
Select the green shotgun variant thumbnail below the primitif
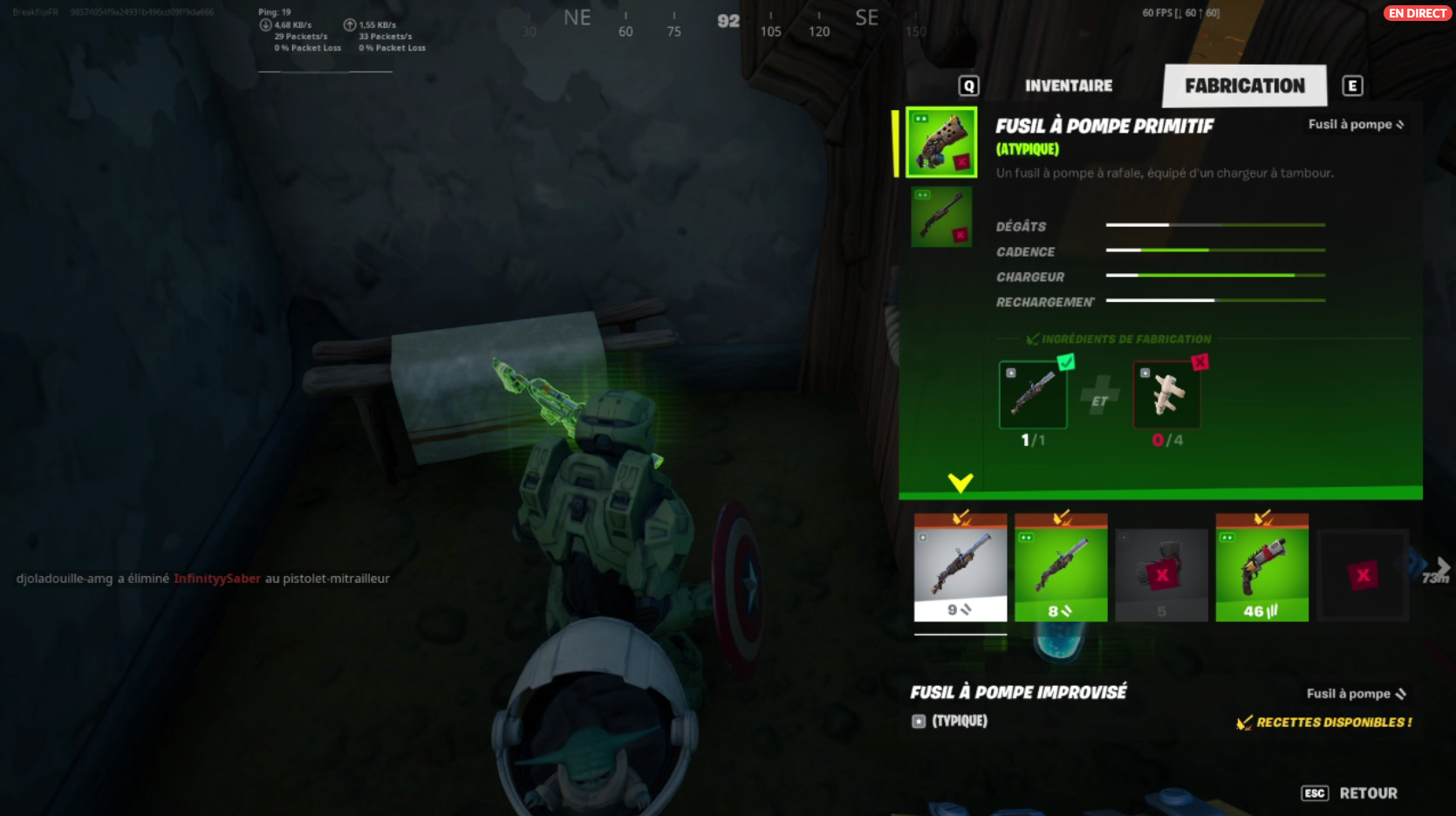pyautogui.click(x=940, y=216)
